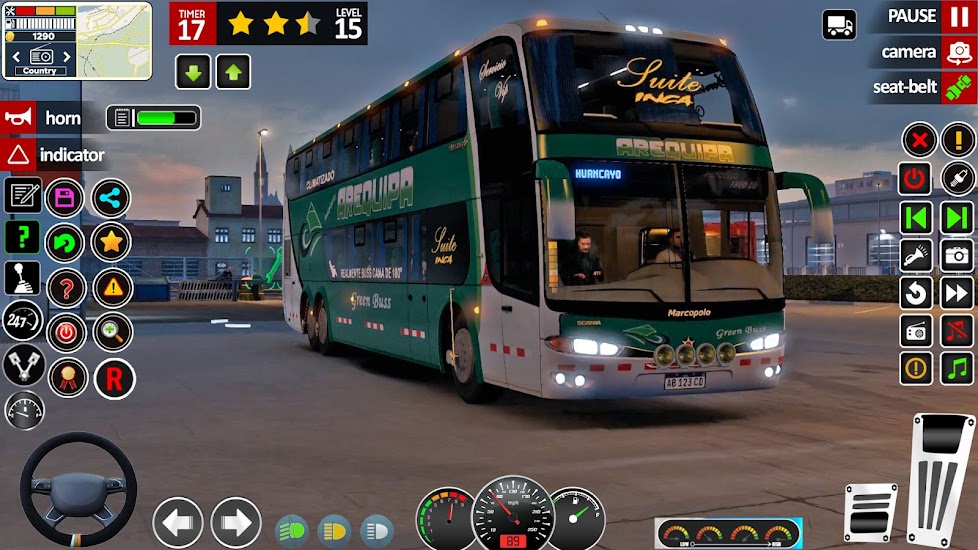Steer right with the right arrow button
978x550 pixels.
(x=236, y=522)
